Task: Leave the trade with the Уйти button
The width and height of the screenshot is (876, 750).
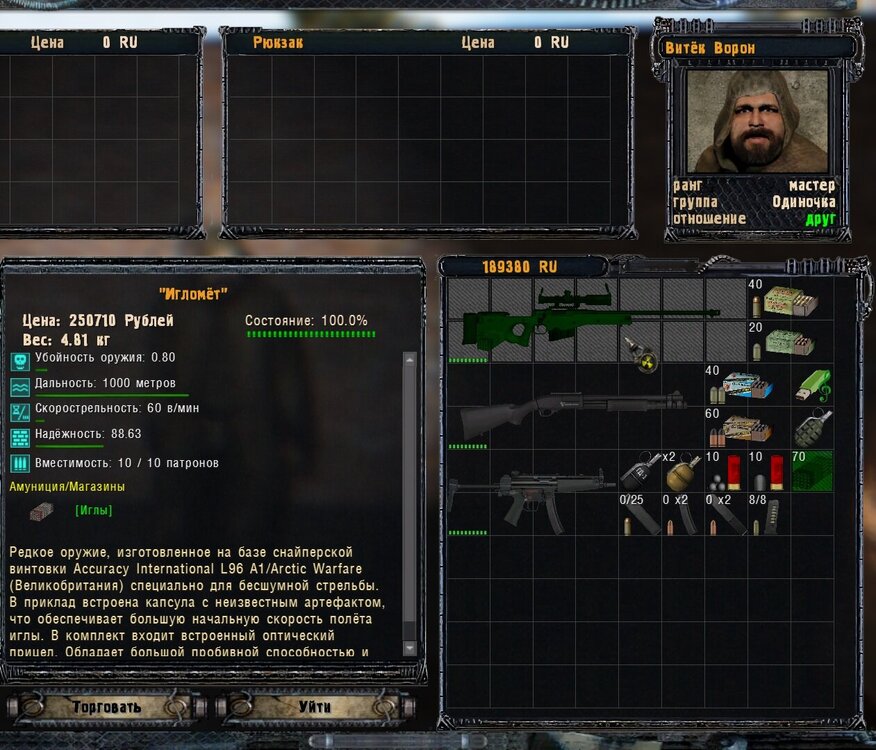Action: pos(315,707)
